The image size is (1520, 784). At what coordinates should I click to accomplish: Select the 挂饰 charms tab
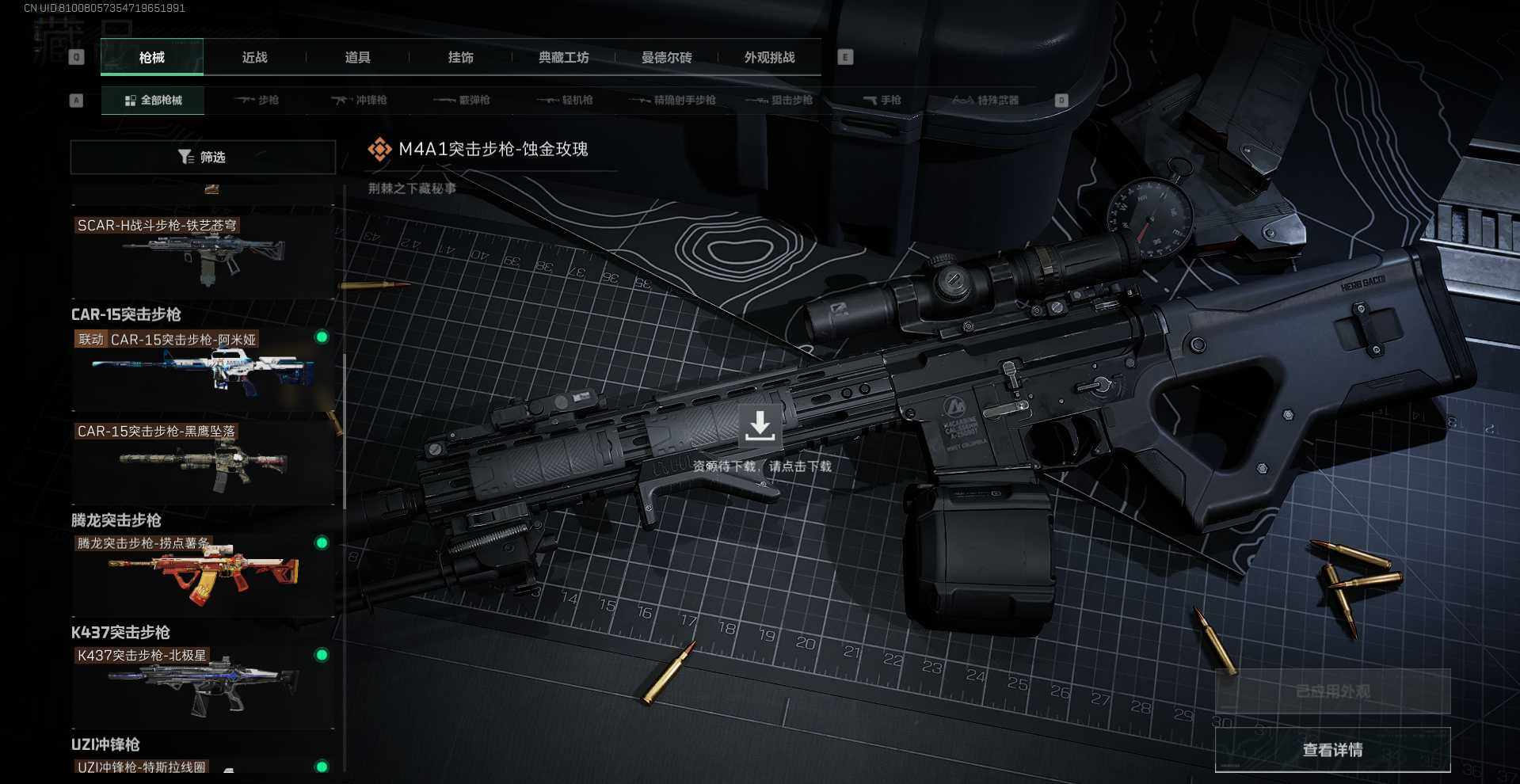(460, 57)
